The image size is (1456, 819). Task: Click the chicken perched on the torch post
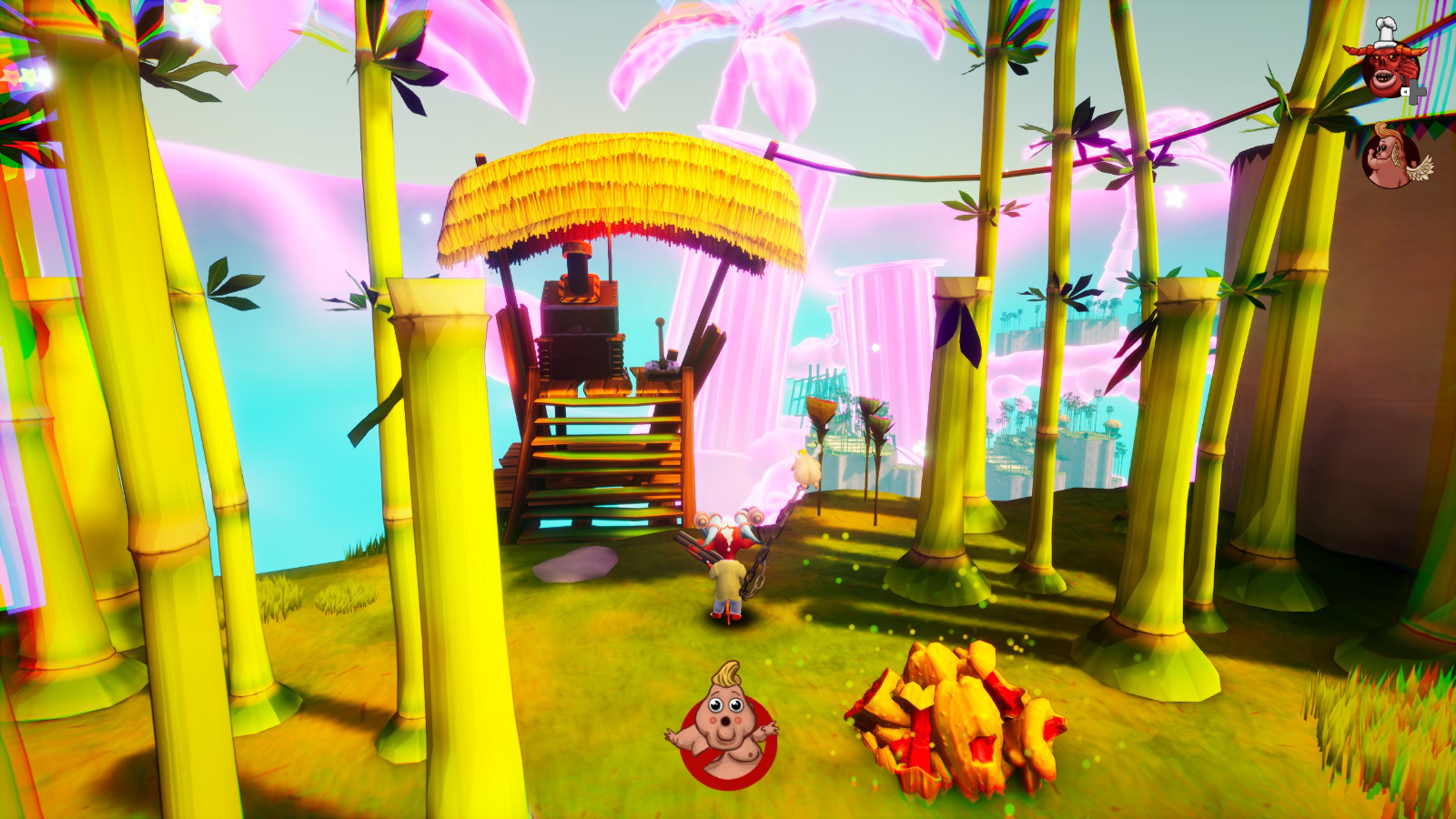click(x=804, y=467)
